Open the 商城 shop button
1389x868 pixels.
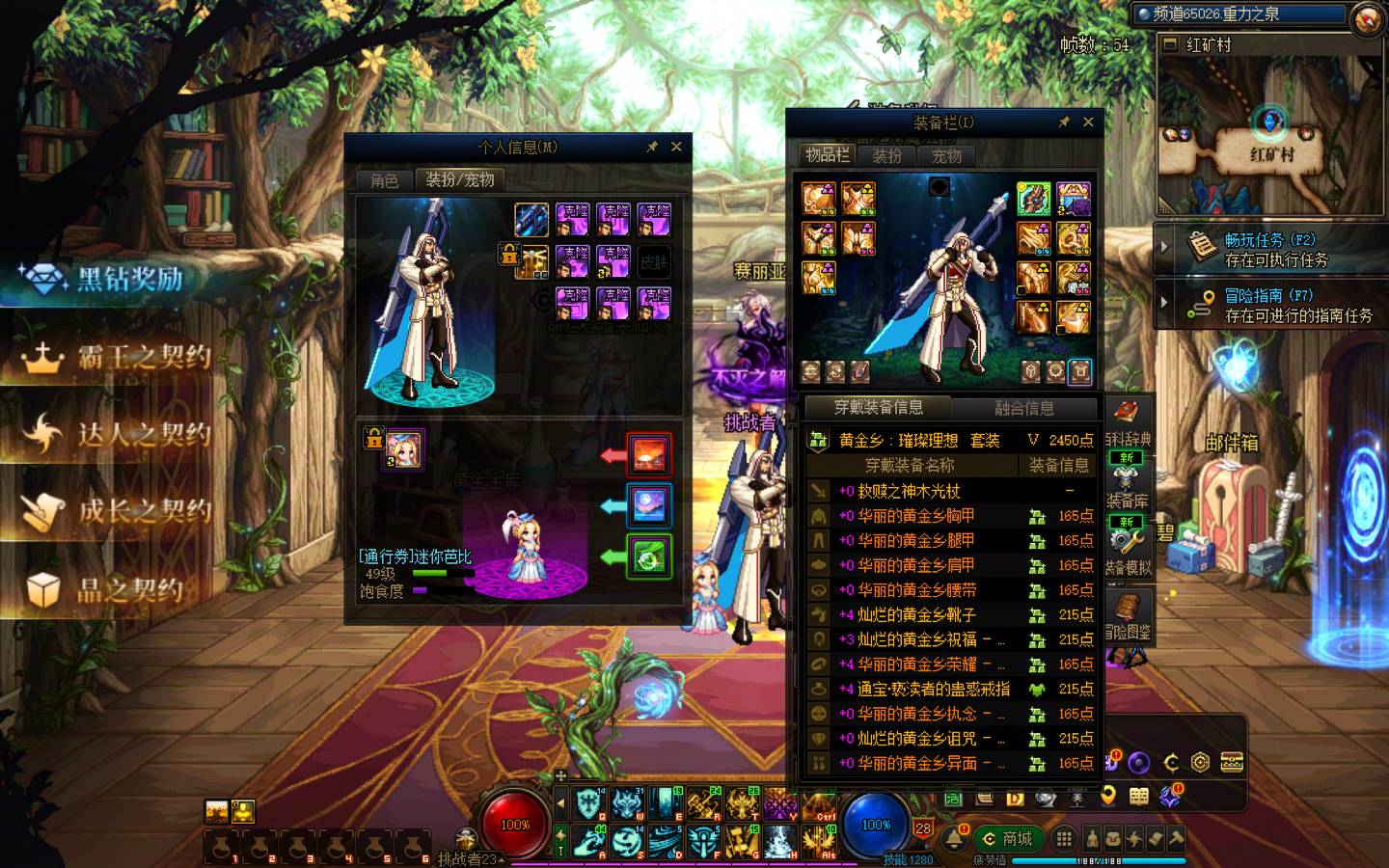pyautogui.click(x=1009, y=839)
